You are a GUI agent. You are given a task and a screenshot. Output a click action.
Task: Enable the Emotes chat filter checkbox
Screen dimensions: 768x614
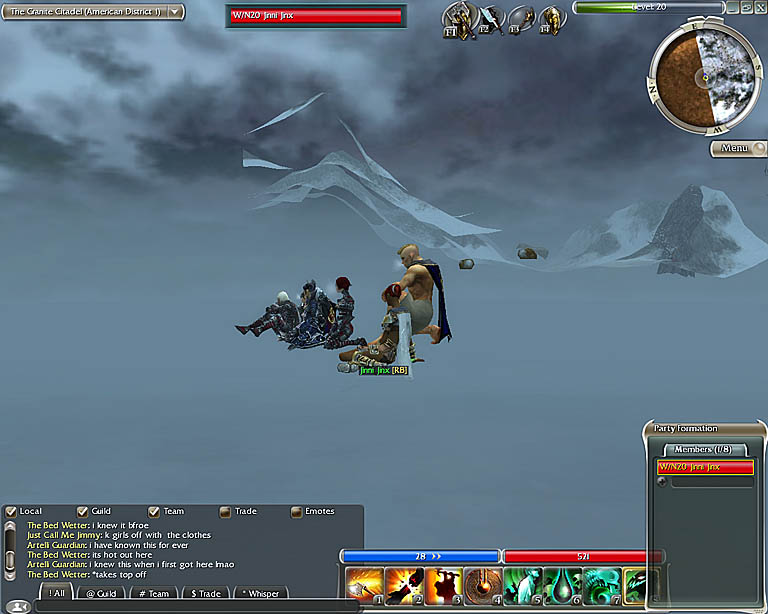coord(297,511)
